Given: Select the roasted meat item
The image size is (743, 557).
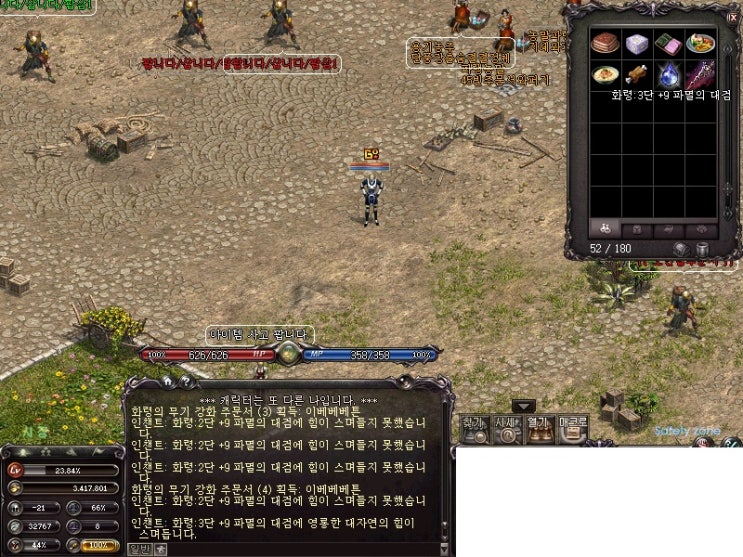Looking at the screenshot, I should [637, 74].
